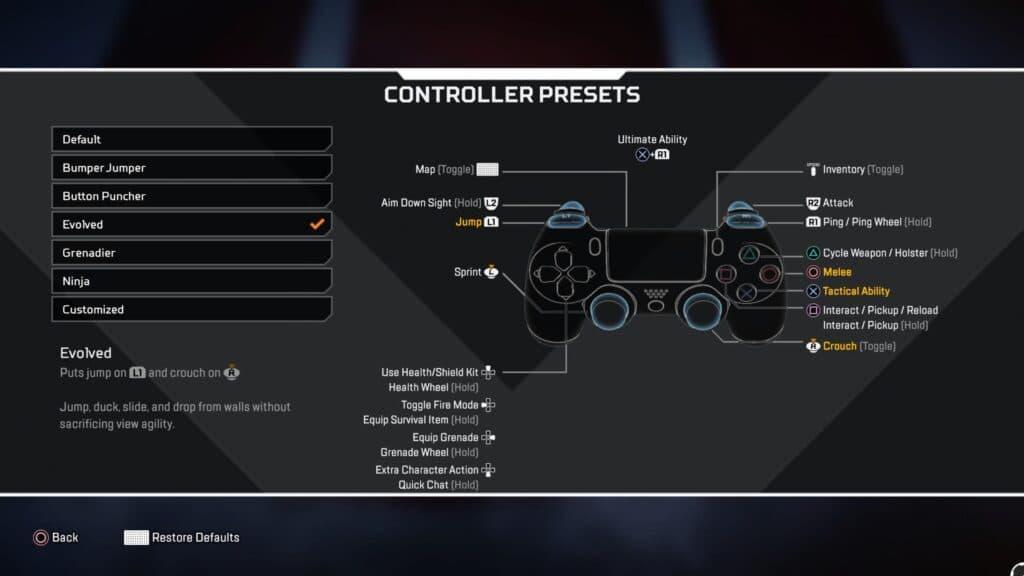The height and width of the screenshot is (576, 1024).
Task: Select the Evolved preset entry
Action: point(191,224)
